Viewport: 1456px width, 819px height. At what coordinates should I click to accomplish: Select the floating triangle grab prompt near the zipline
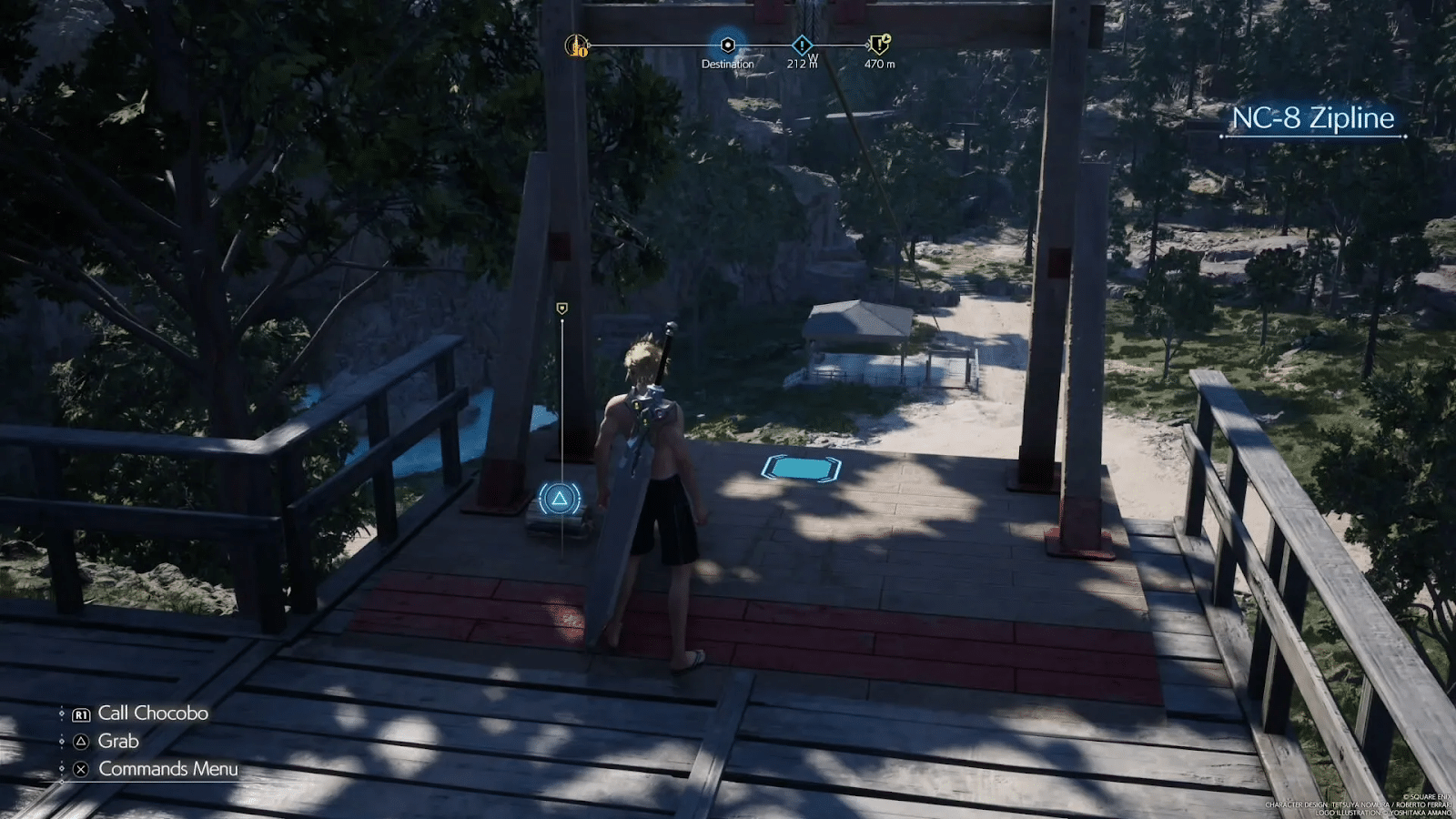point(561,497)
